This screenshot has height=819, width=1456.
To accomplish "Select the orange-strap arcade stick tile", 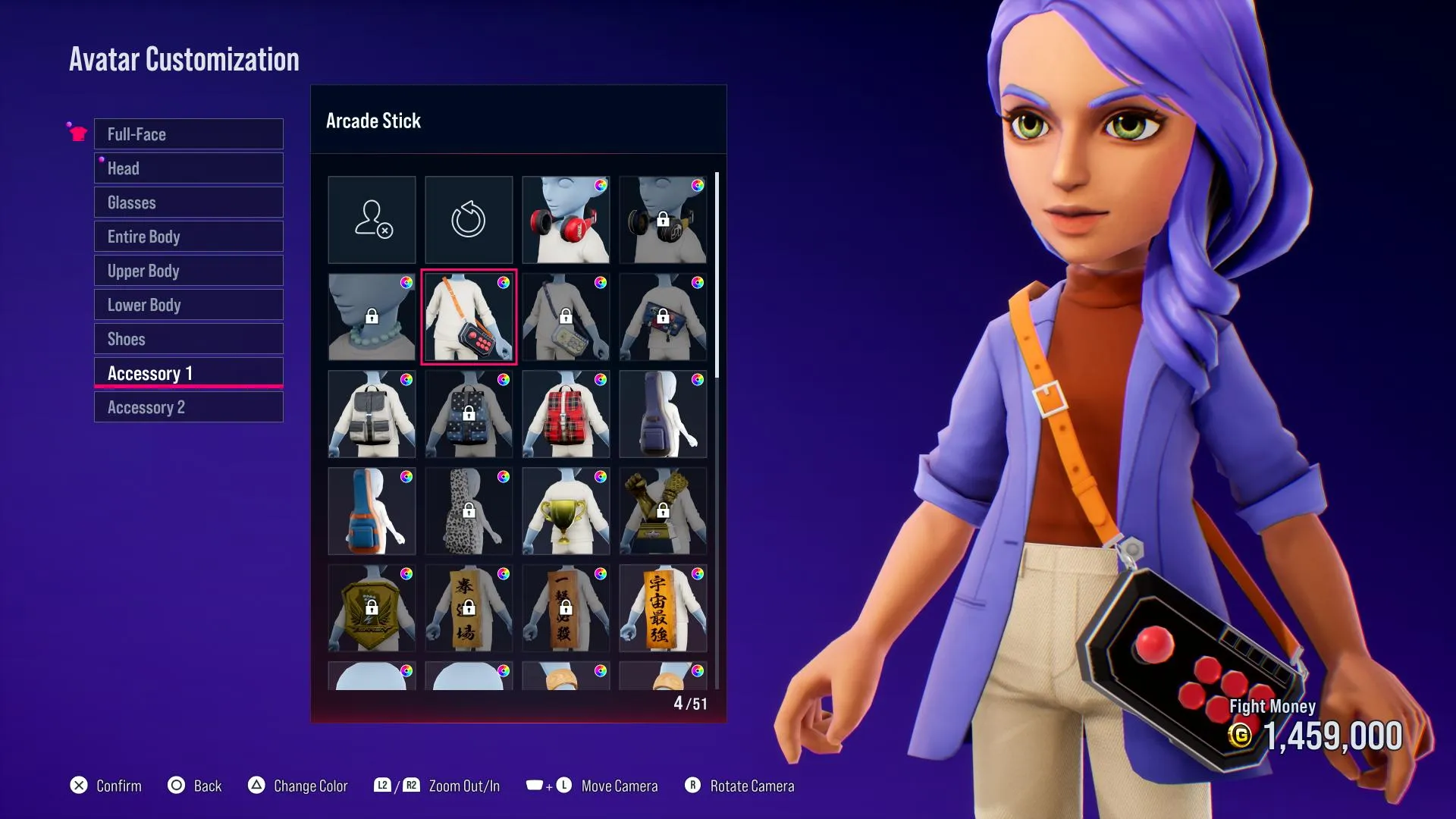I will click(x=469, y=317).
